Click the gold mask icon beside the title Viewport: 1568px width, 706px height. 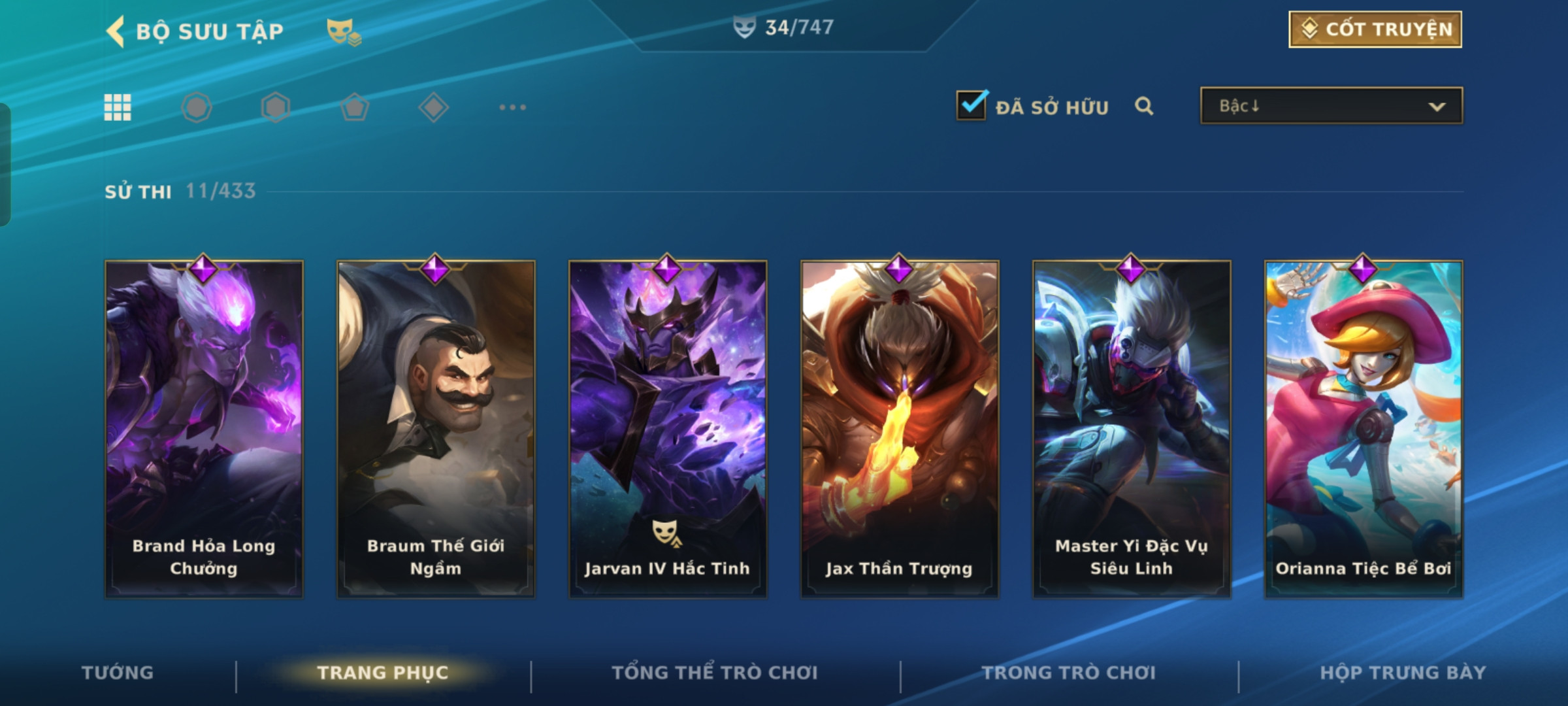tap(344, 31)
